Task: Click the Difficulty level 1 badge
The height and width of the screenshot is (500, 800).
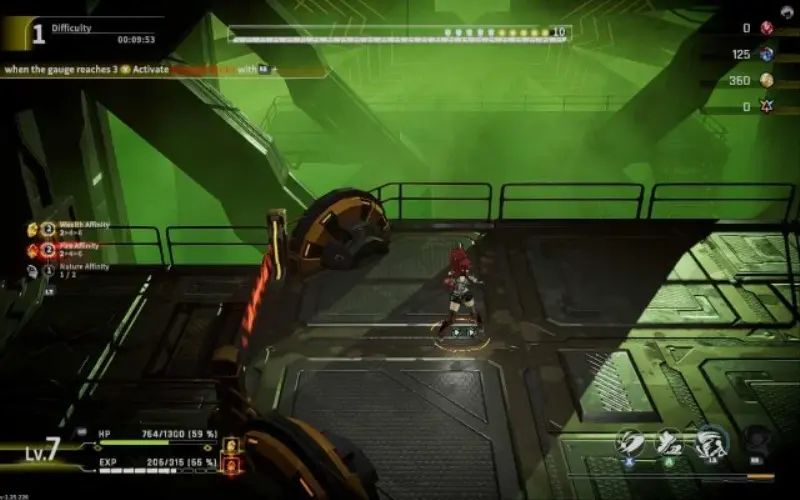Action: 38,35
